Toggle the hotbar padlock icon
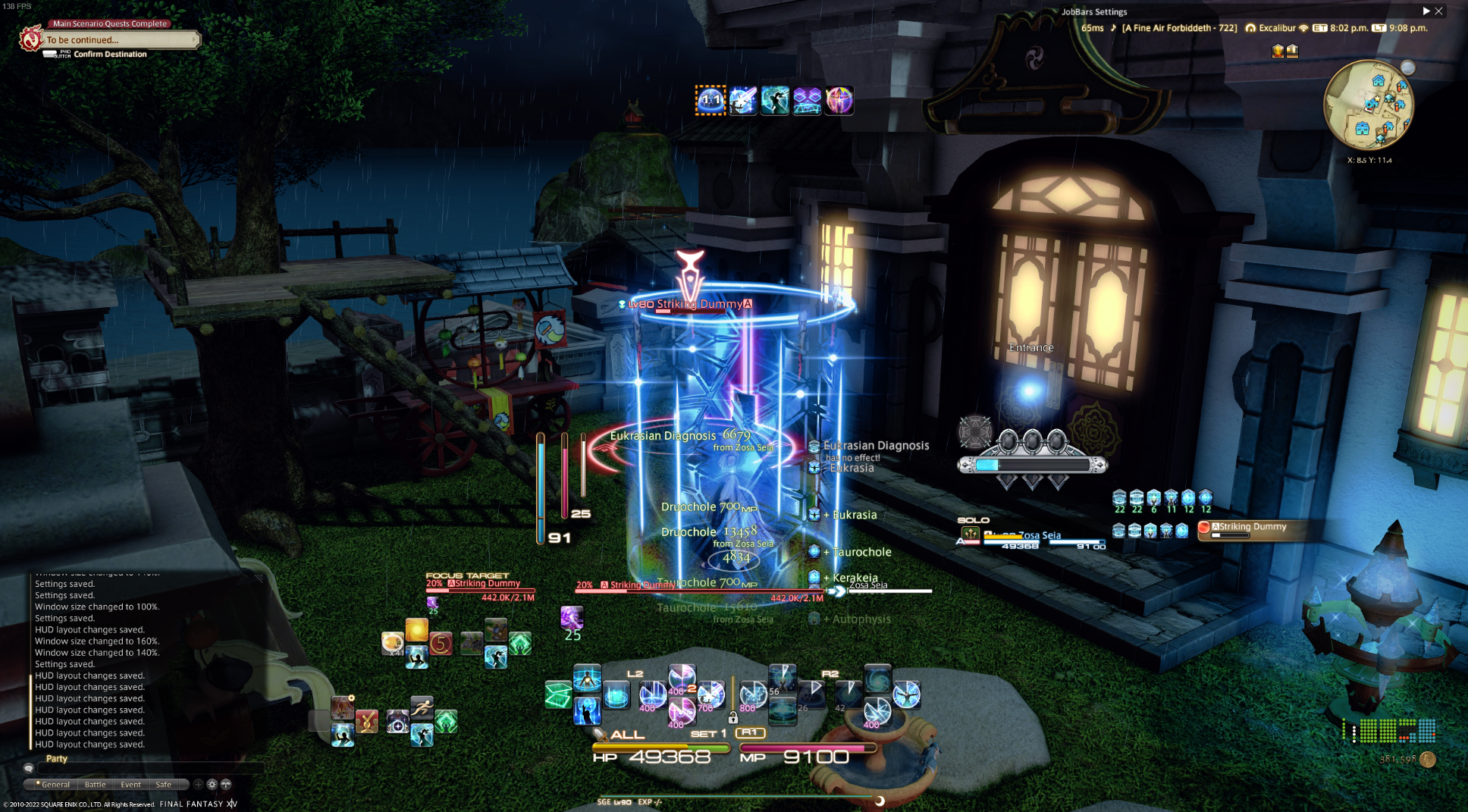 coord(732,717)
